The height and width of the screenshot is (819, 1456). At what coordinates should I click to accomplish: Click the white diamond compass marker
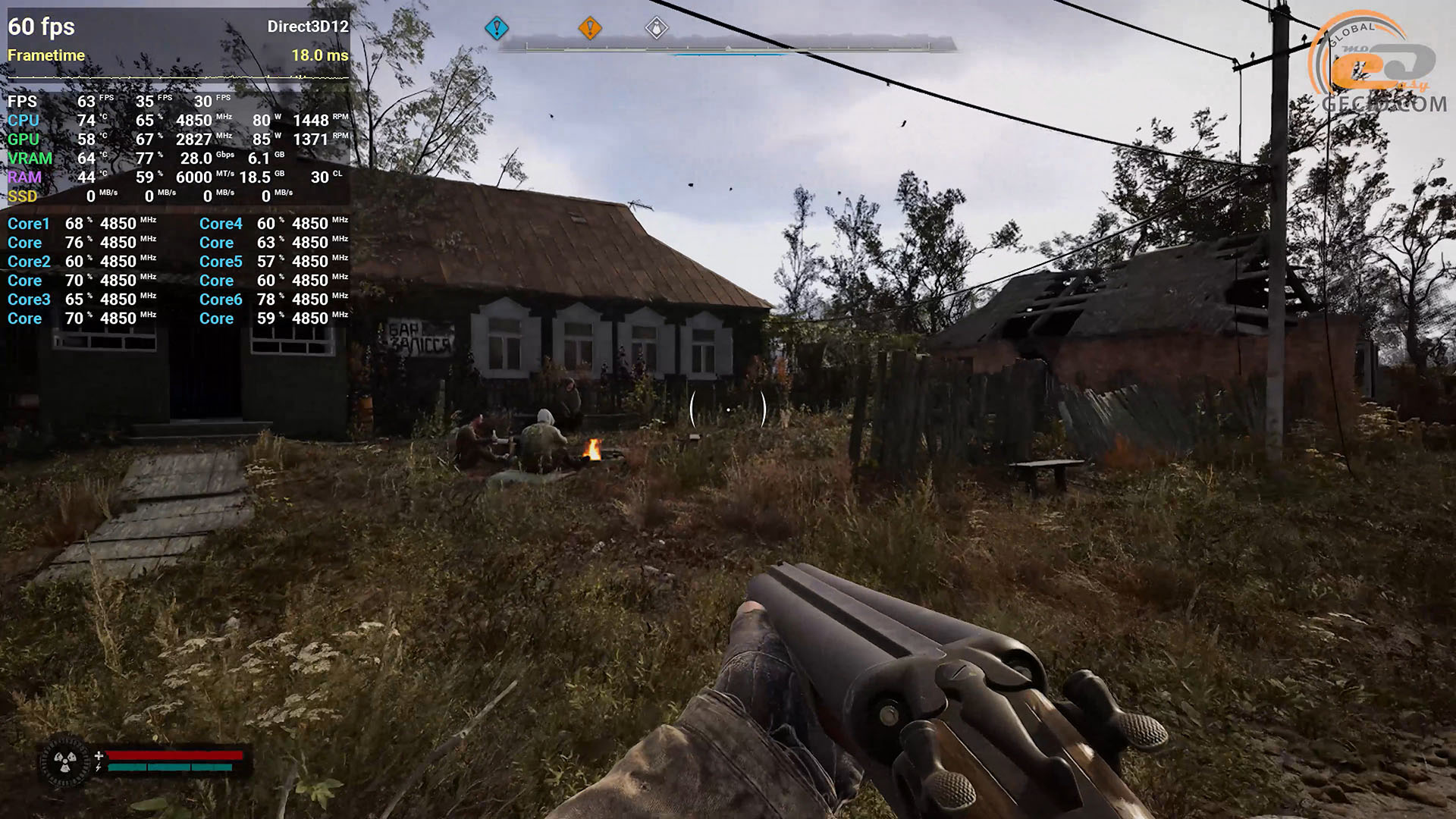pyautogui.click(x=657, y=29)
